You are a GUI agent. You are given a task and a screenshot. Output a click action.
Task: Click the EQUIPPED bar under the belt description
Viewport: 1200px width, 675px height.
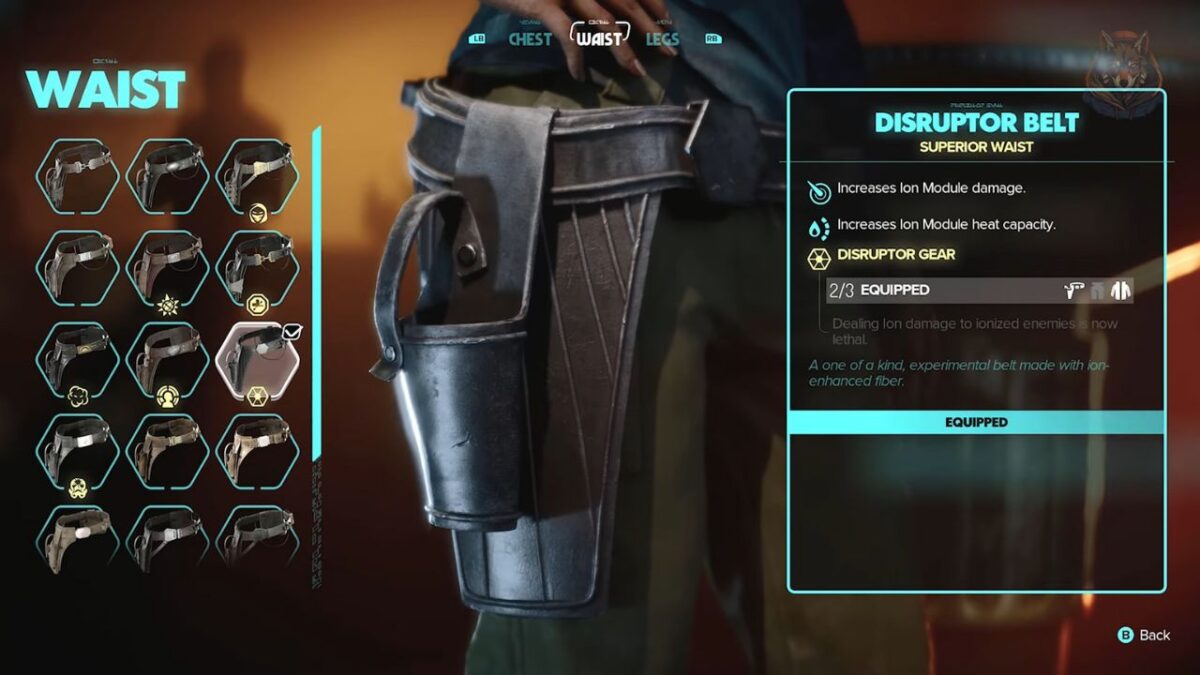point(976,422)
